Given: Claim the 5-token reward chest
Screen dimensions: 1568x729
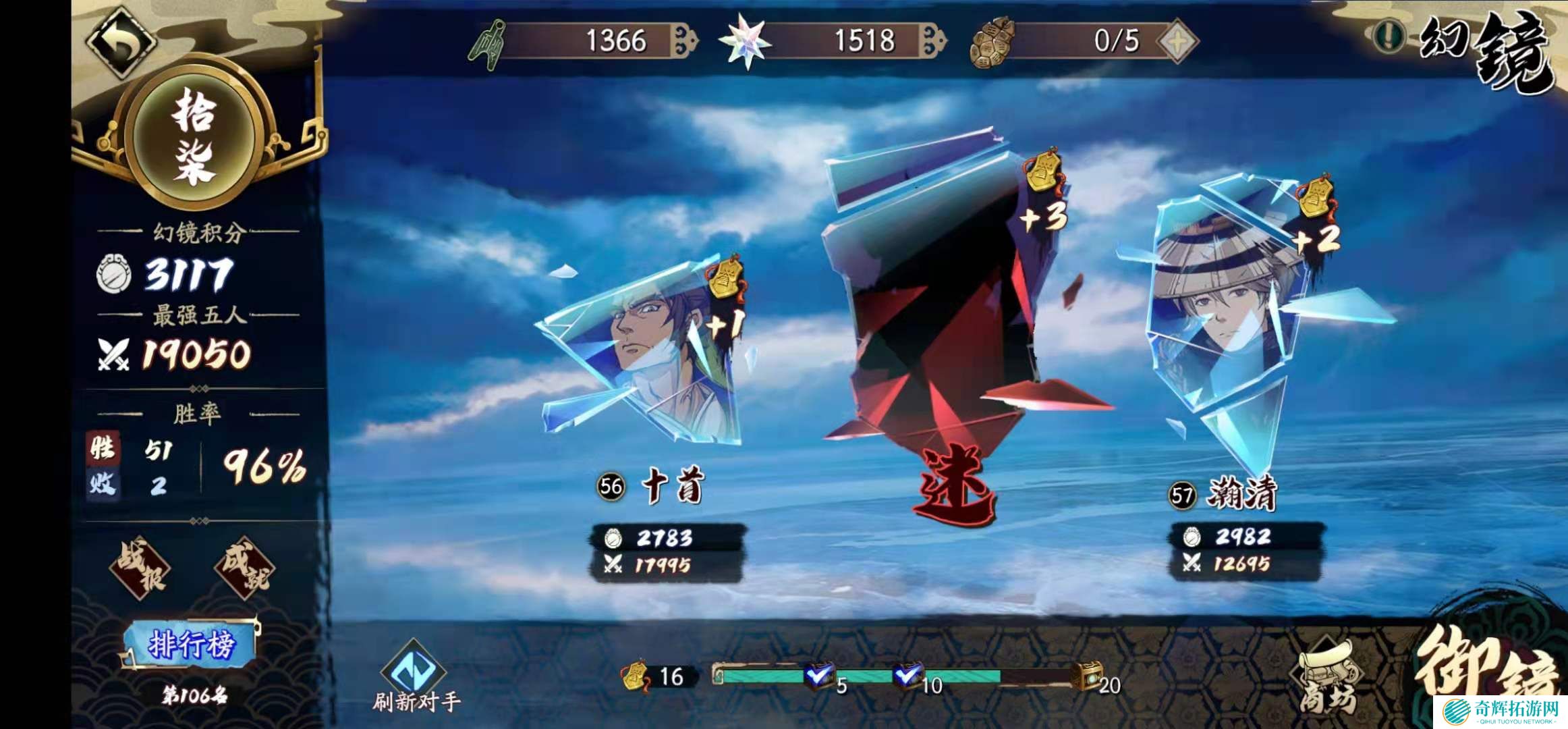Looking at the screenshot, I should 820,675.
